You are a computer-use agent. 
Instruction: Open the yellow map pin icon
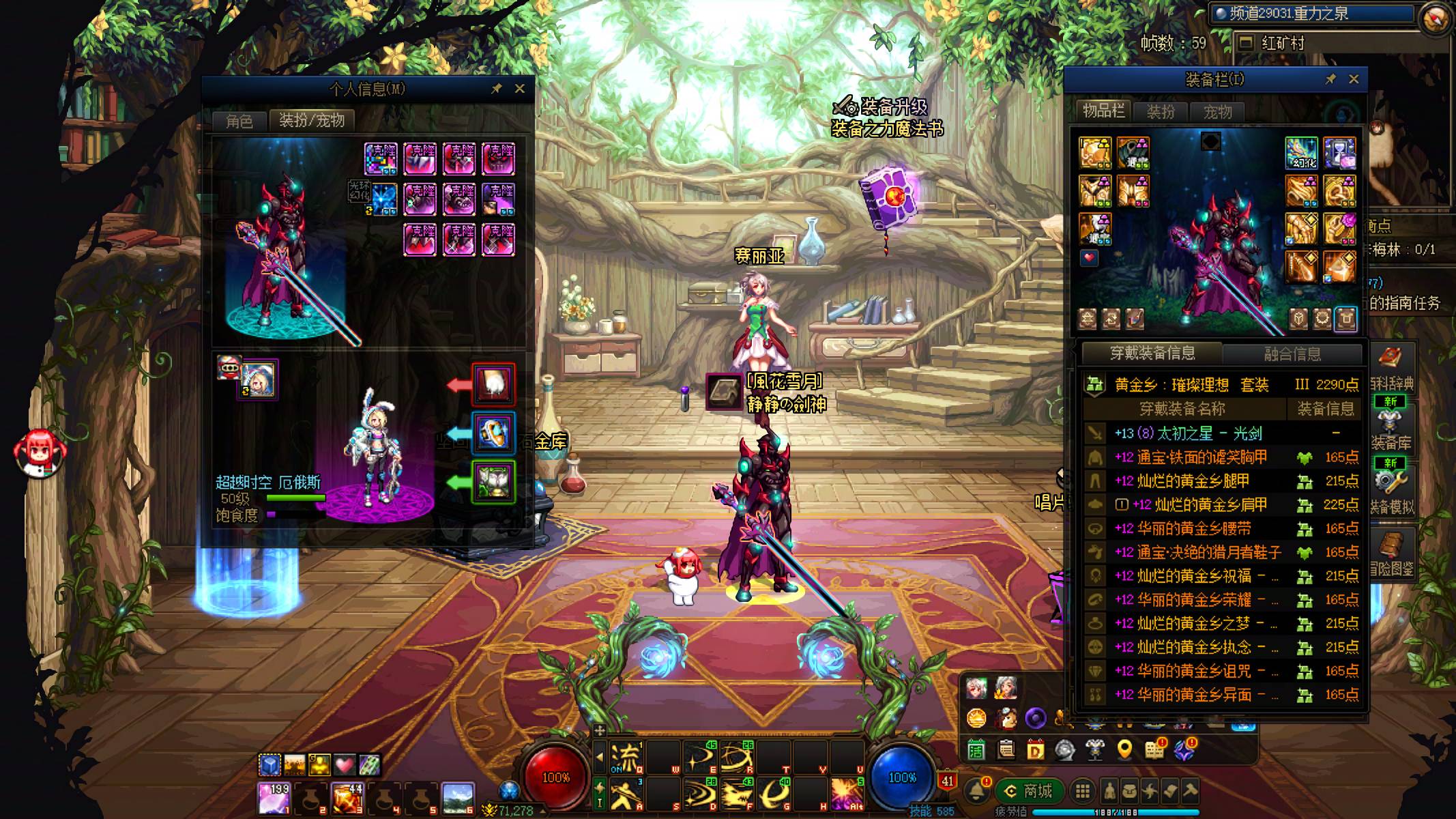[x=1124, y=749]
